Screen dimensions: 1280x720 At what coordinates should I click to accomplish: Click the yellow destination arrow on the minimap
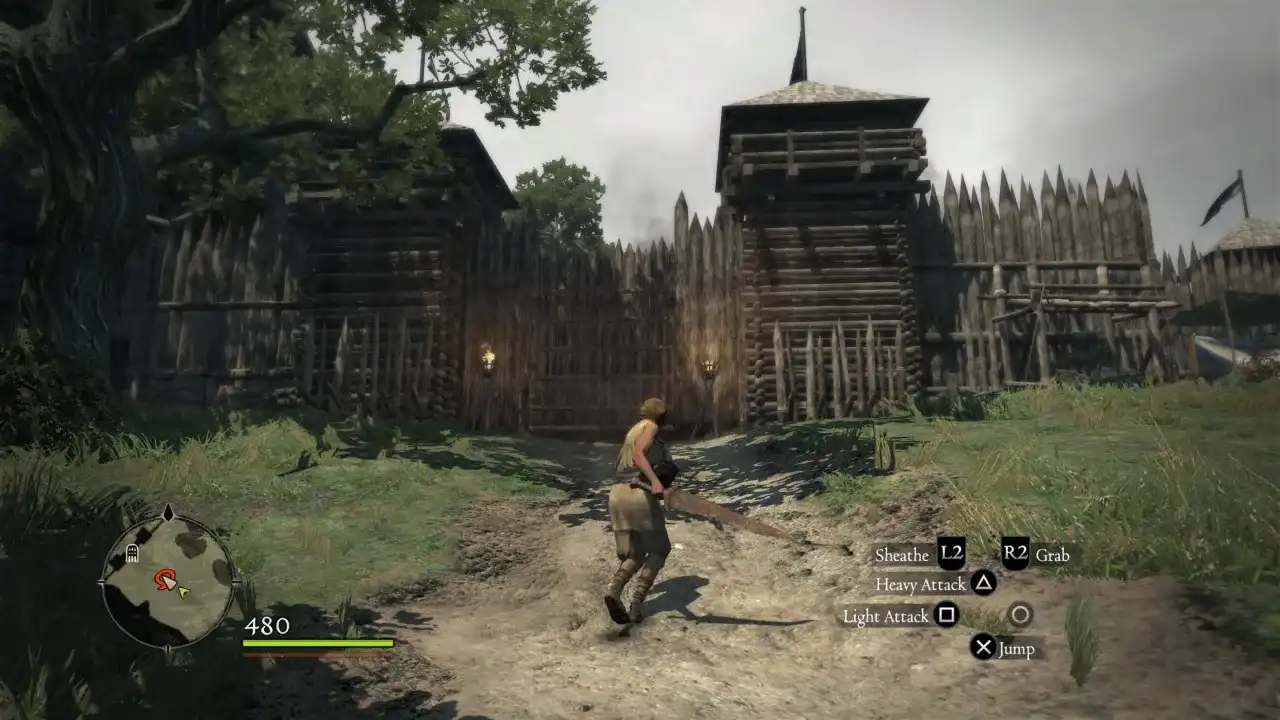coord(182,592)
